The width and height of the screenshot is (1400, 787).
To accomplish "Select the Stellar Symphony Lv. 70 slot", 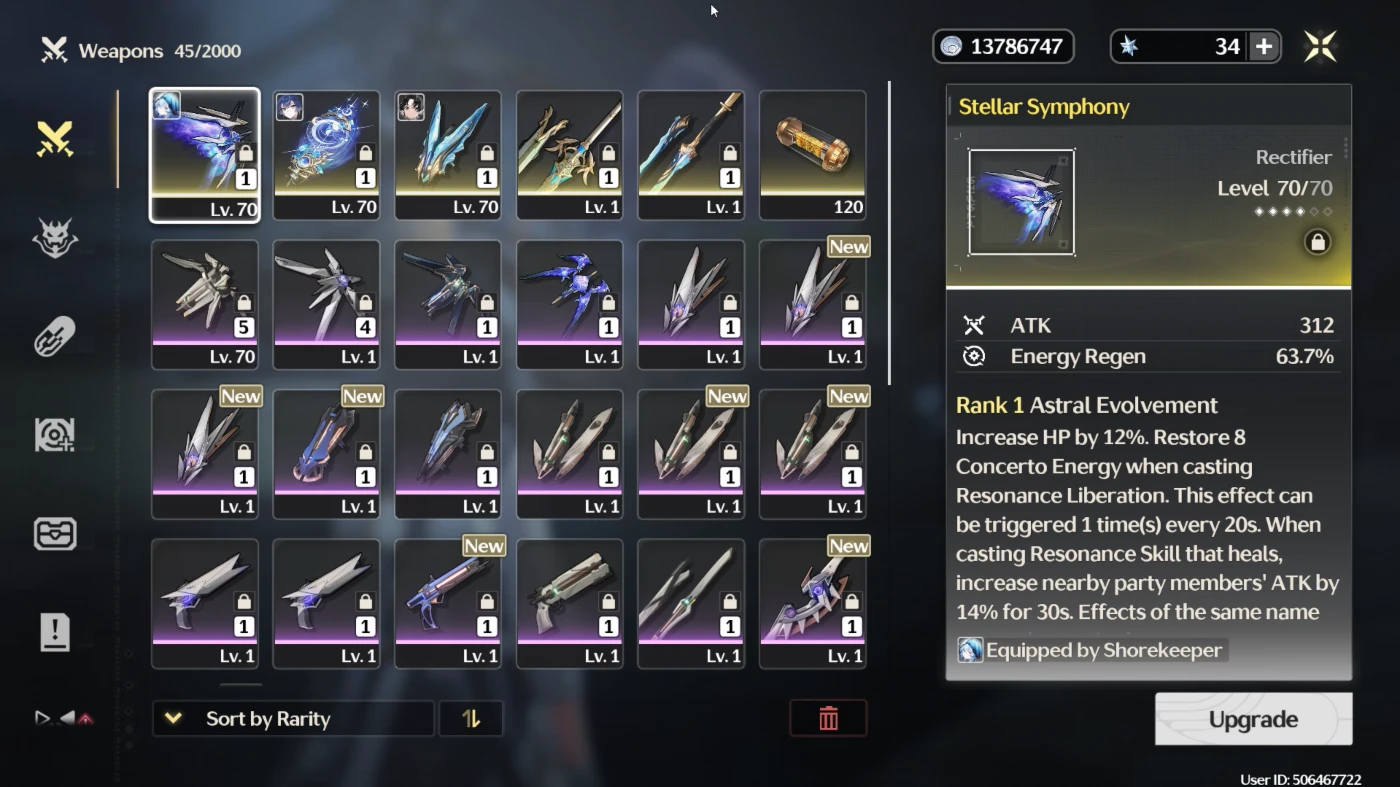I will pyautogui.click(x=205, y=155).
